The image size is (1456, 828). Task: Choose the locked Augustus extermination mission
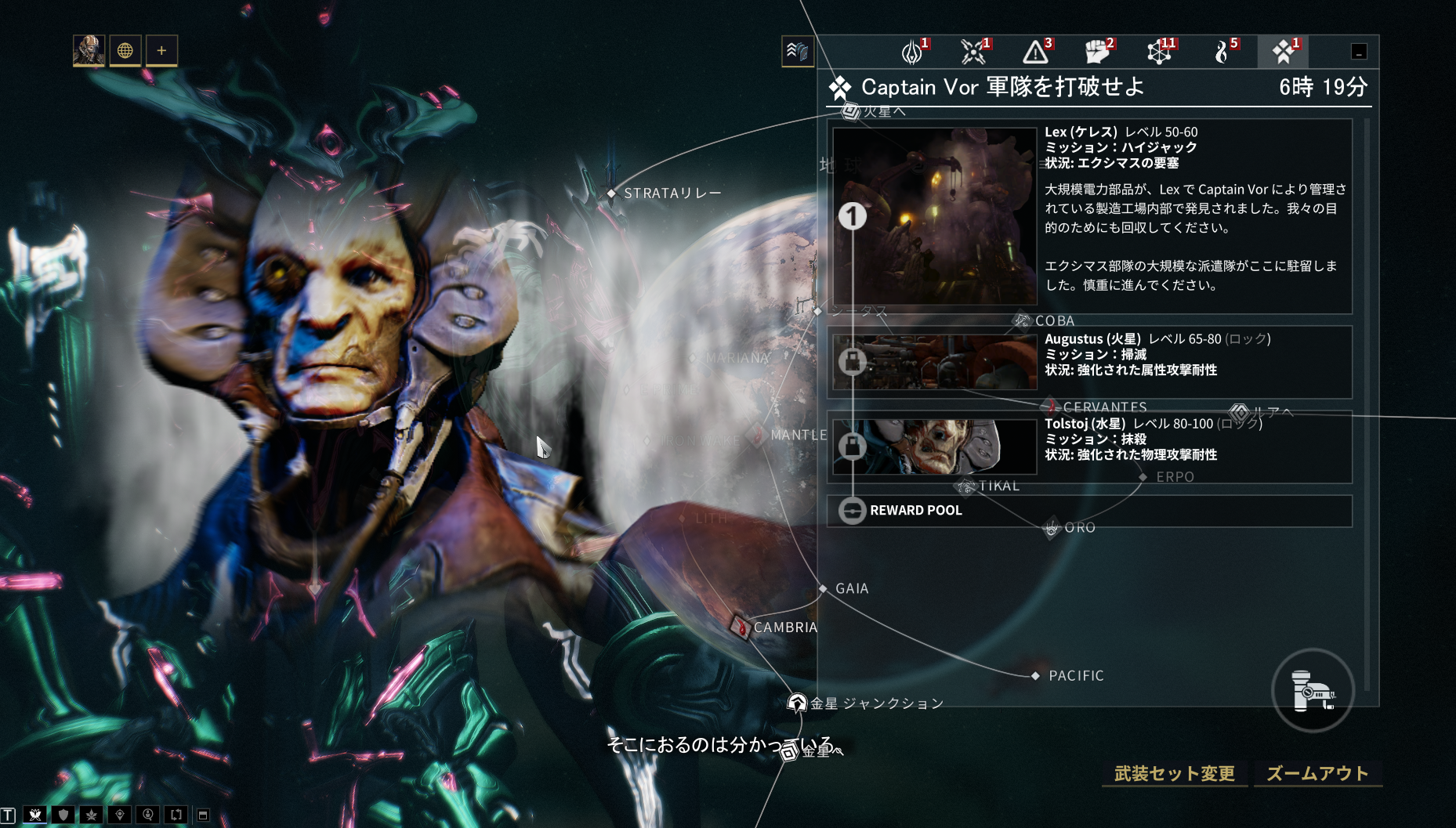click(x=1089, y=362)
